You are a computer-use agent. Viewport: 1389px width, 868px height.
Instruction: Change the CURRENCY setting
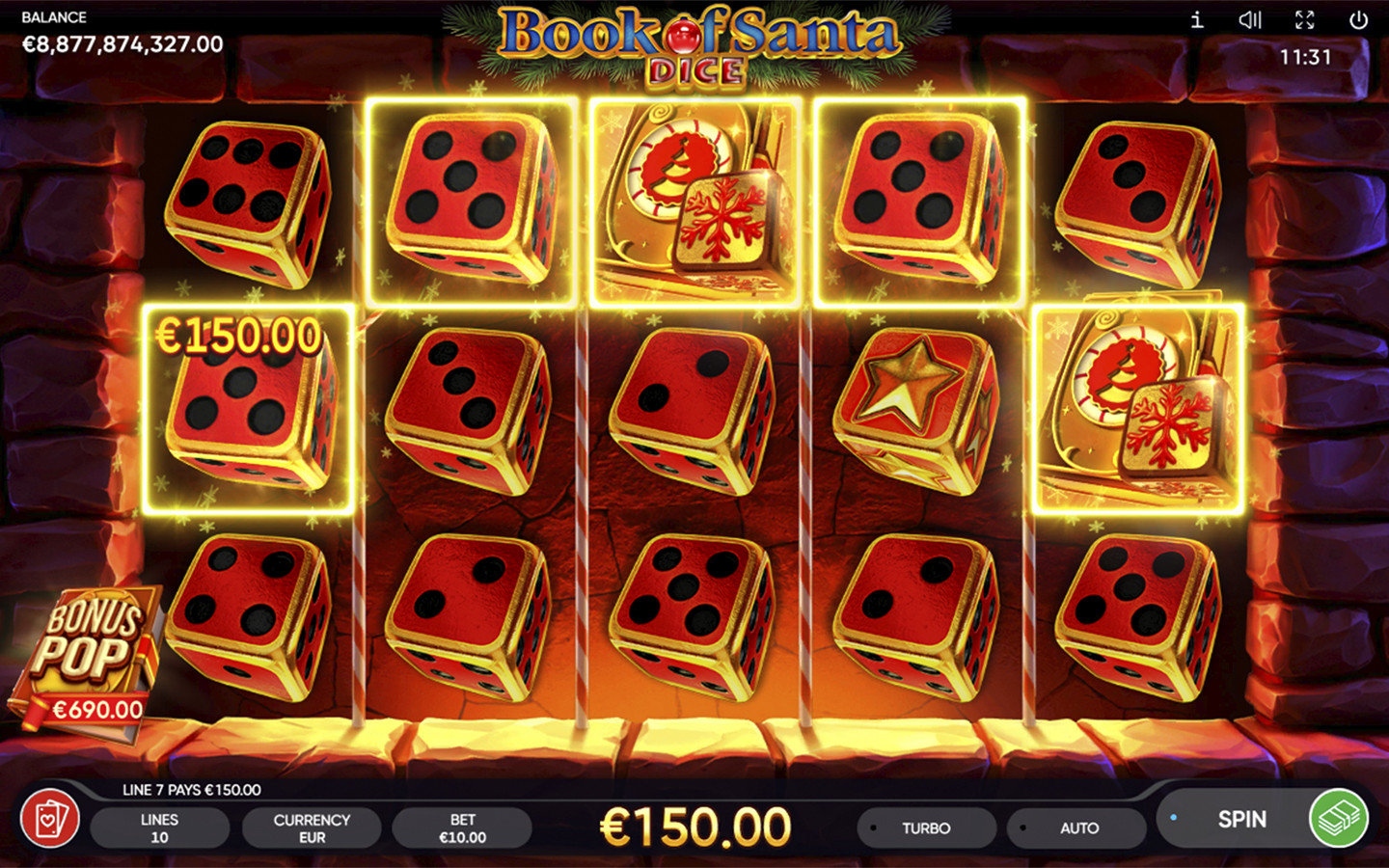312,828
